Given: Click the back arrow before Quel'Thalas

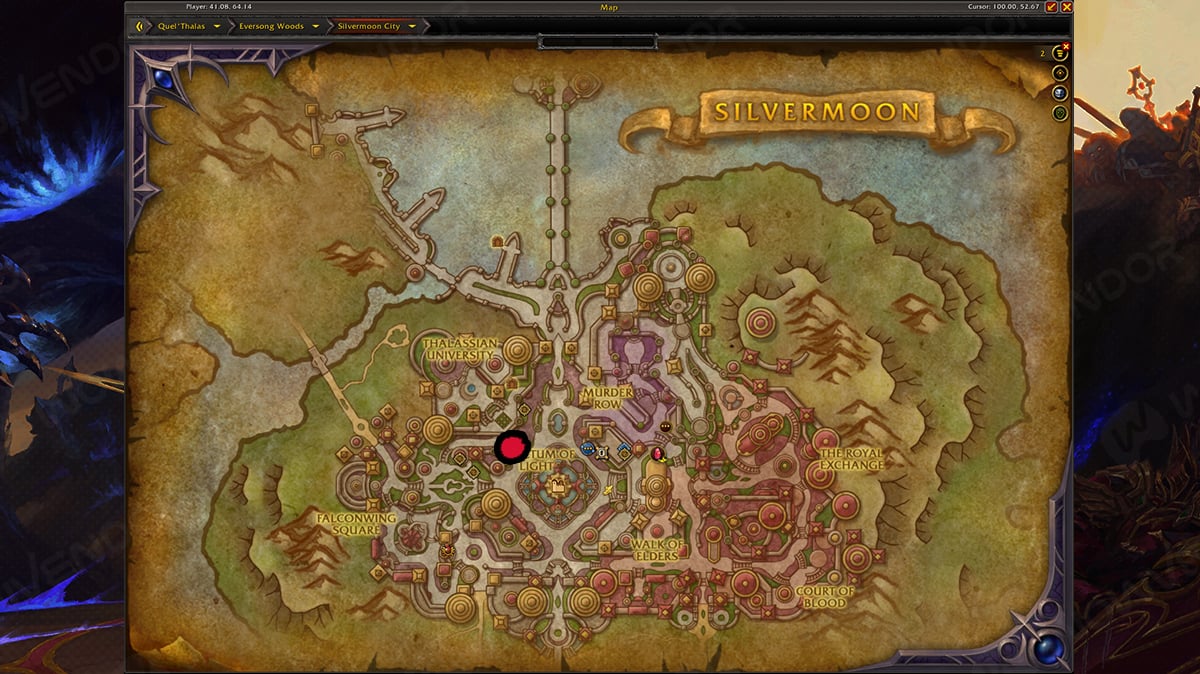Looking at the screenshot, I should click(141, 26).
